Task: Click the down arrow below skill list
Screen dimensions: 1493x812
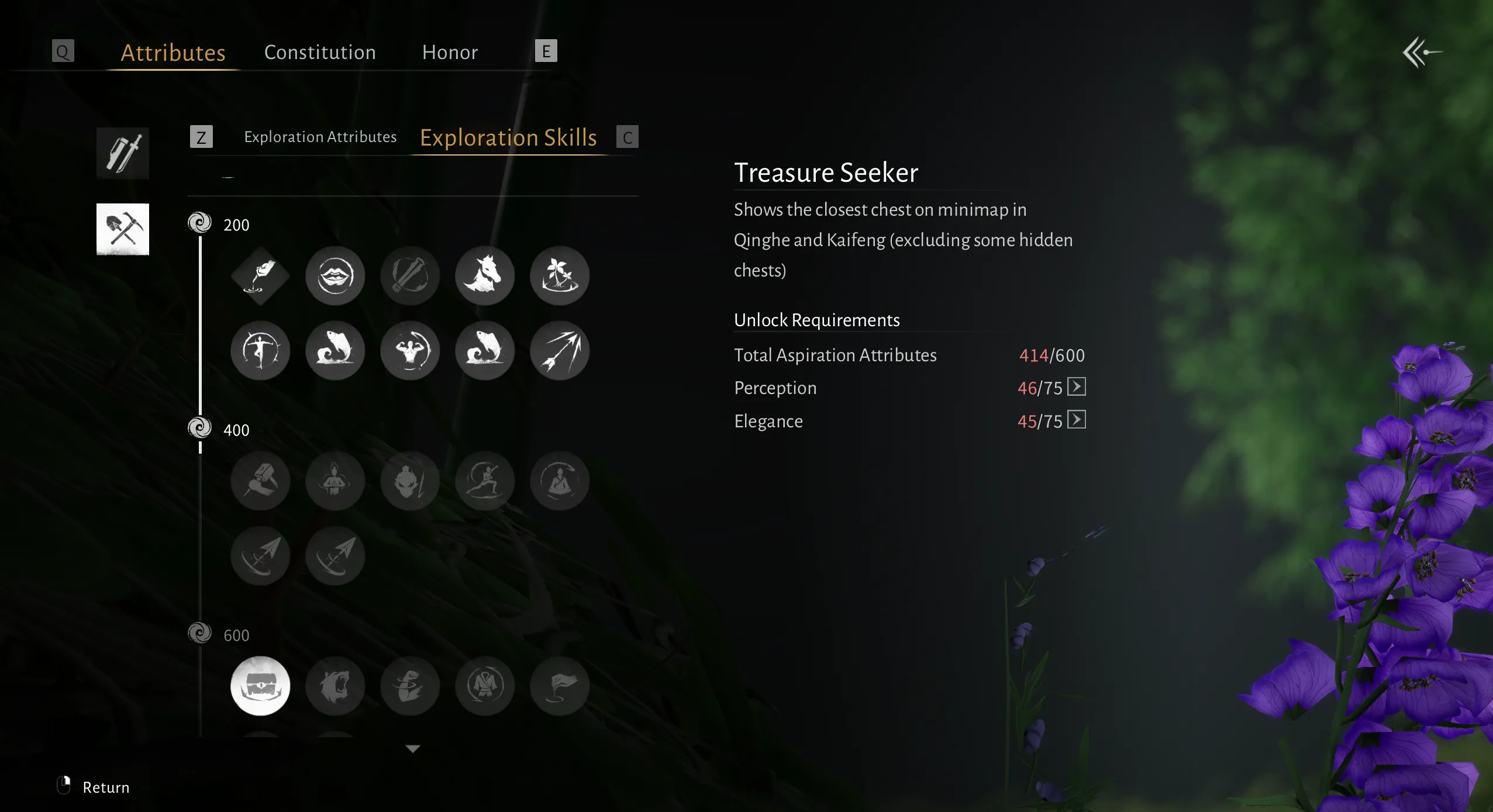Action: click(413, 749)
